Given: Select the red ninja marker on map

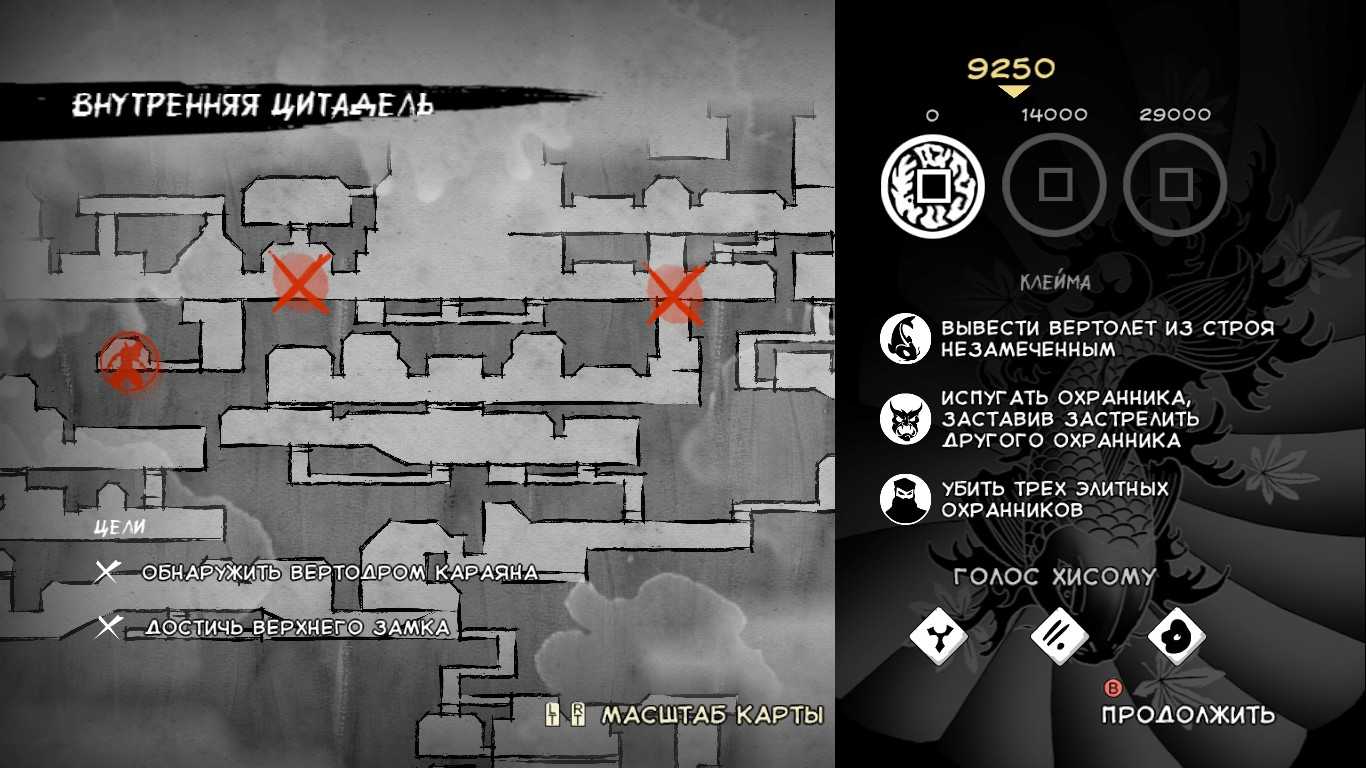Looking at the screenshot, I should tap(129, 362).
